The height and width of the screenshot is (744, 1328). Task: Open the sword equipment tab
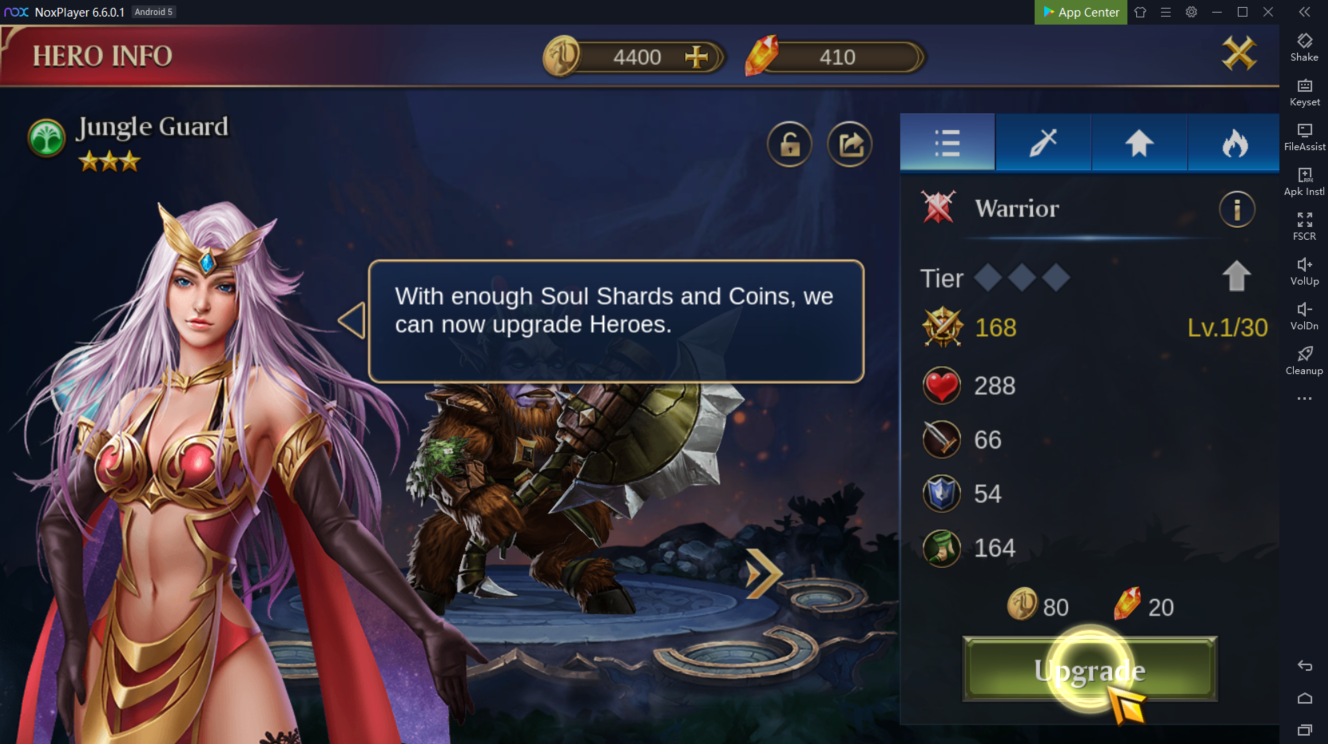pyautogui.click(x=1043, y=143)
